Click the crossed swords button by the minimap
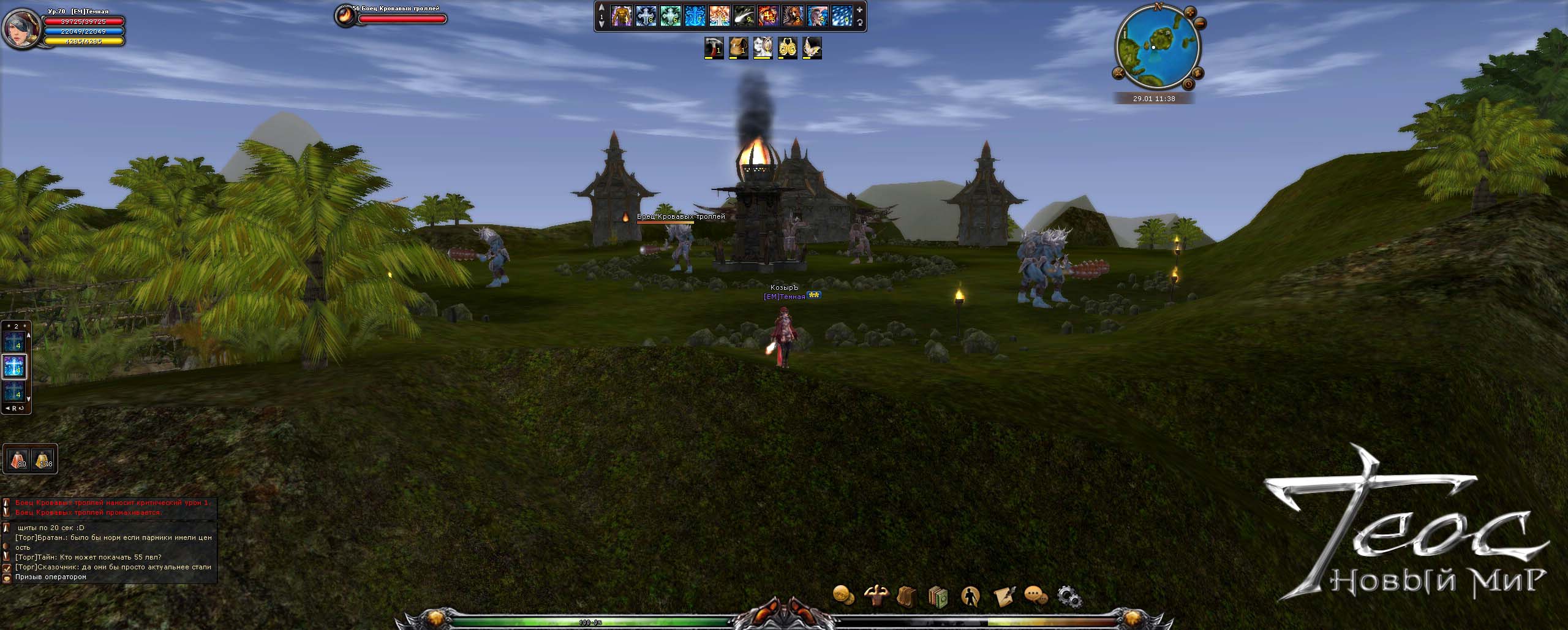1568x630 pixels. (x=1118, y=73)
